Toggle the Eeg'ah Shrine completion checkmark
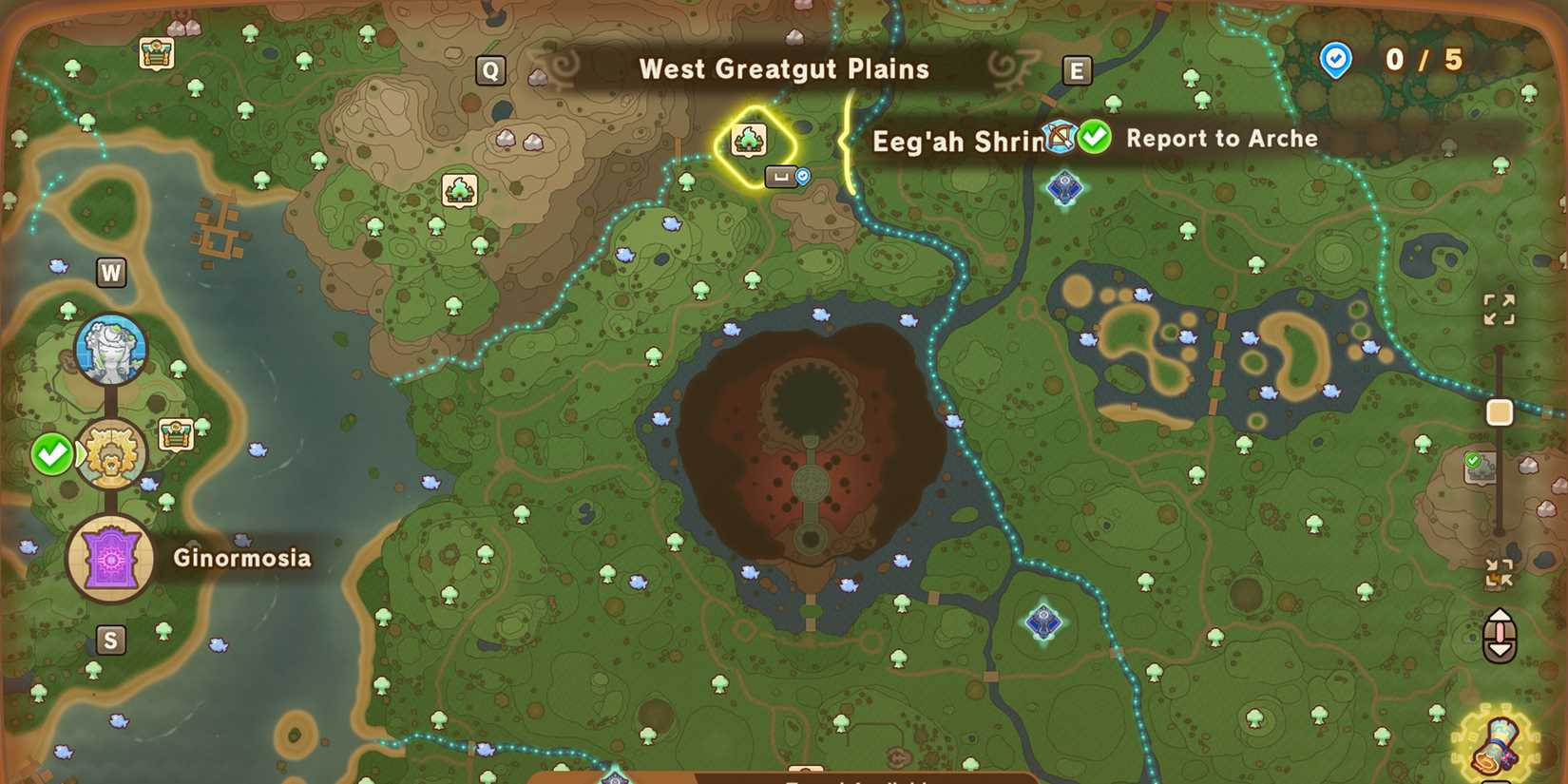This screenshot has height=784, width=1568. pos(1095,137)
